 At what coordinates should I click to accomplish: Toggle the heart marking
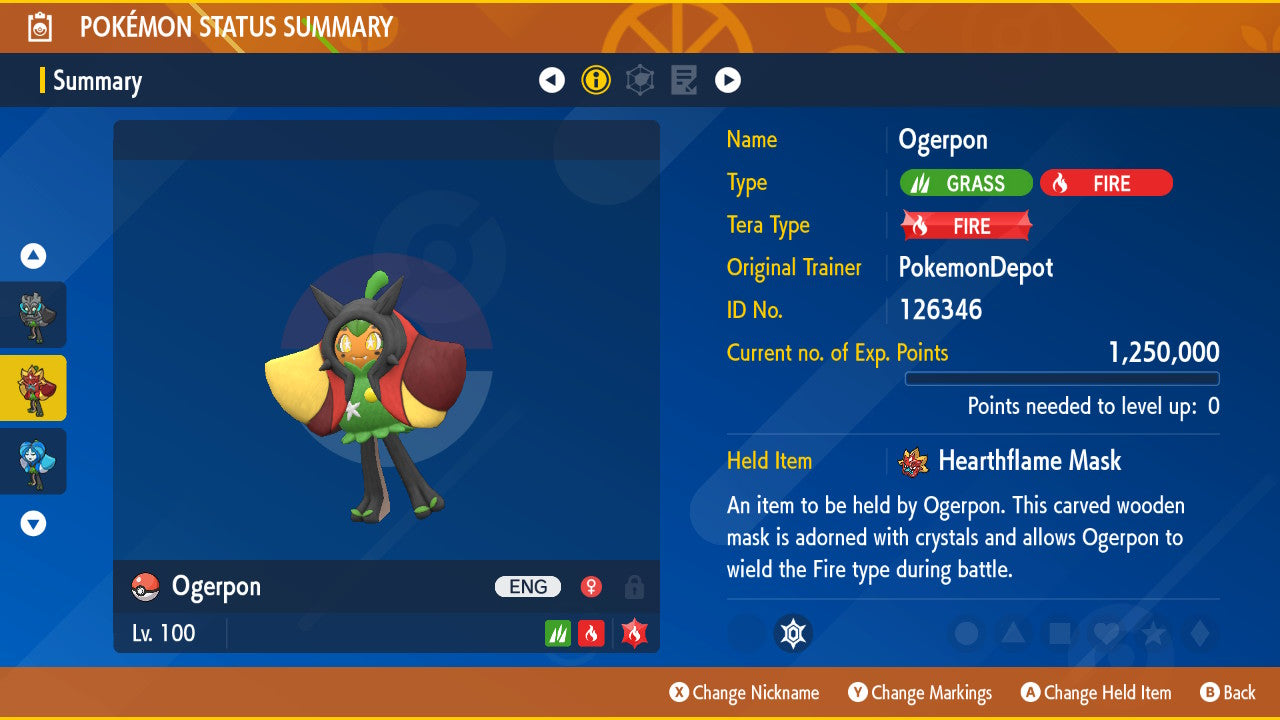tap(1105, 633)
